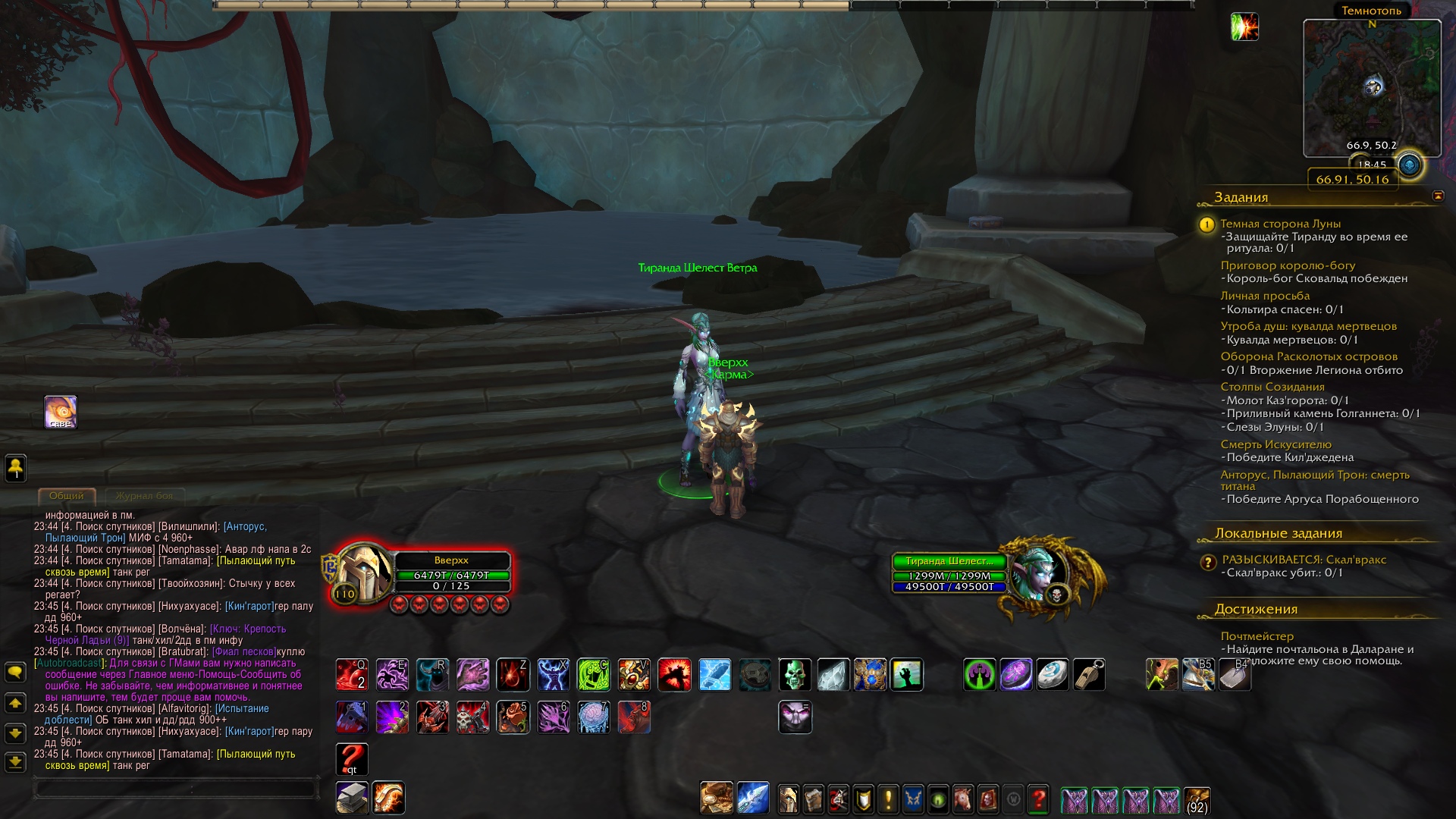
Task: Open the Приговор королю-богу quest entry
Action: click(x=1288, y=265)
